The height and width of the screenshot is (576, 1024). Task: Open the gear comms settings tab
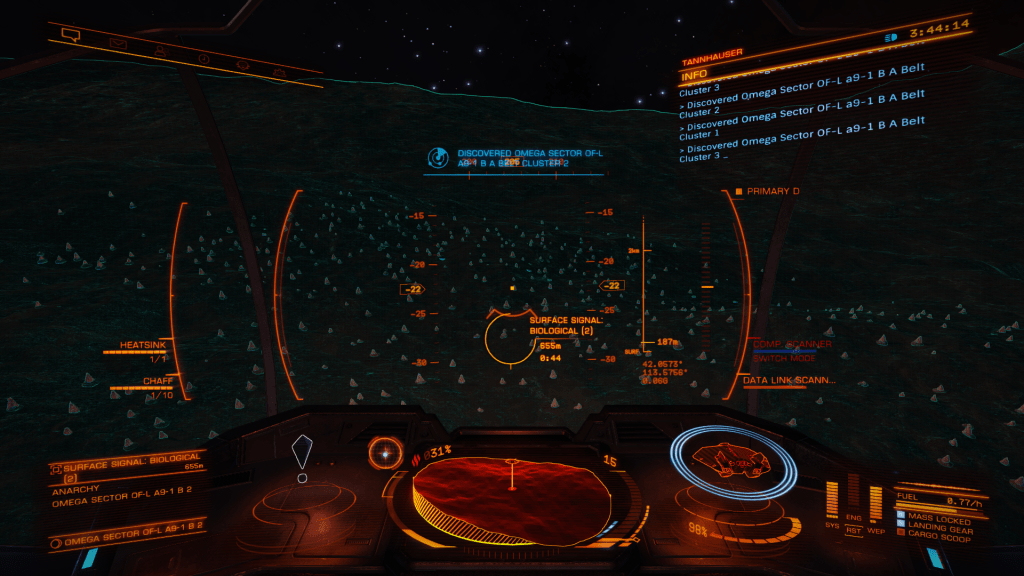pyautogui.click(x=242, y=66)
